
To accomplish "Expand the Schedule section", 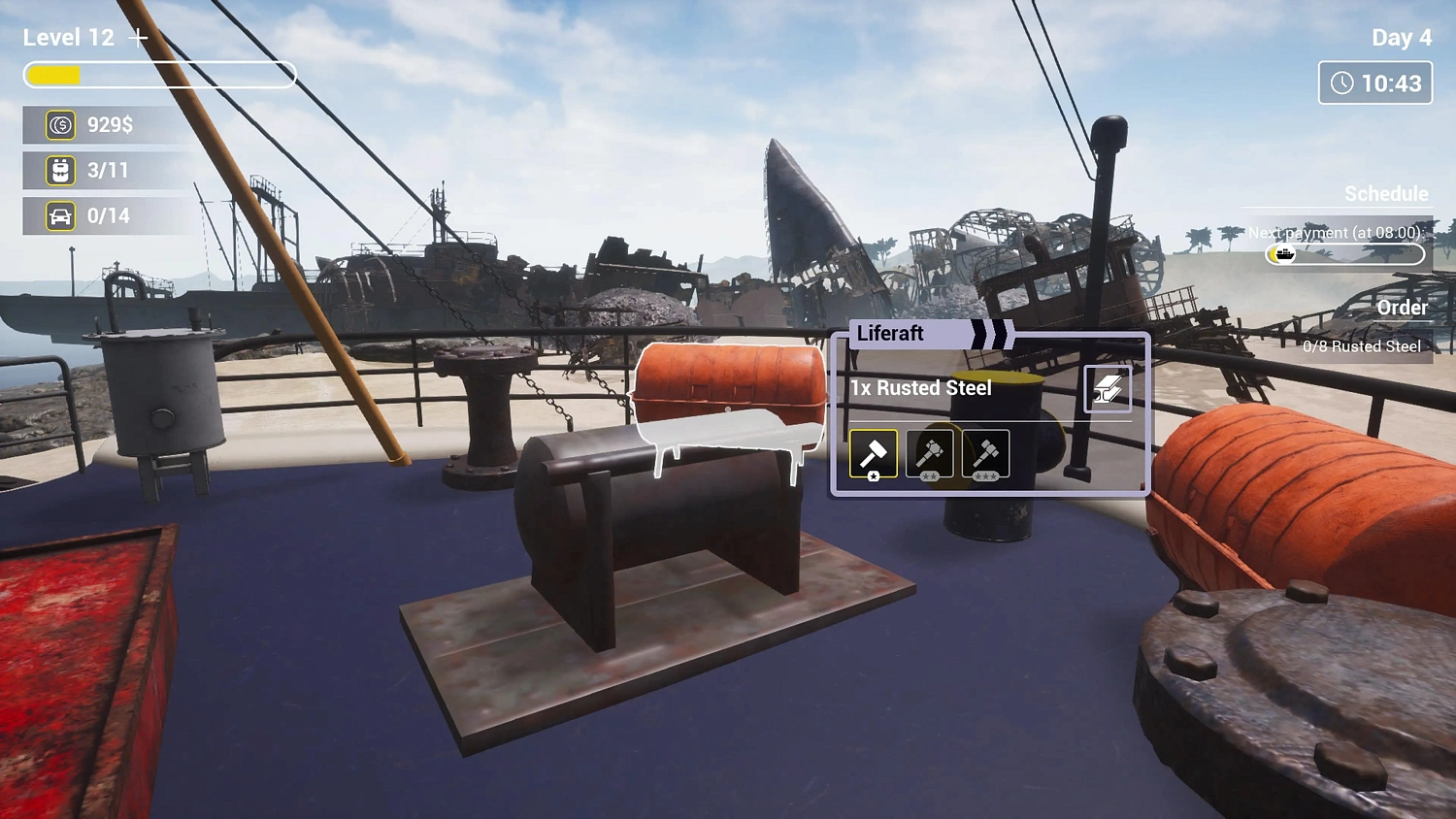I will 1386,194.
